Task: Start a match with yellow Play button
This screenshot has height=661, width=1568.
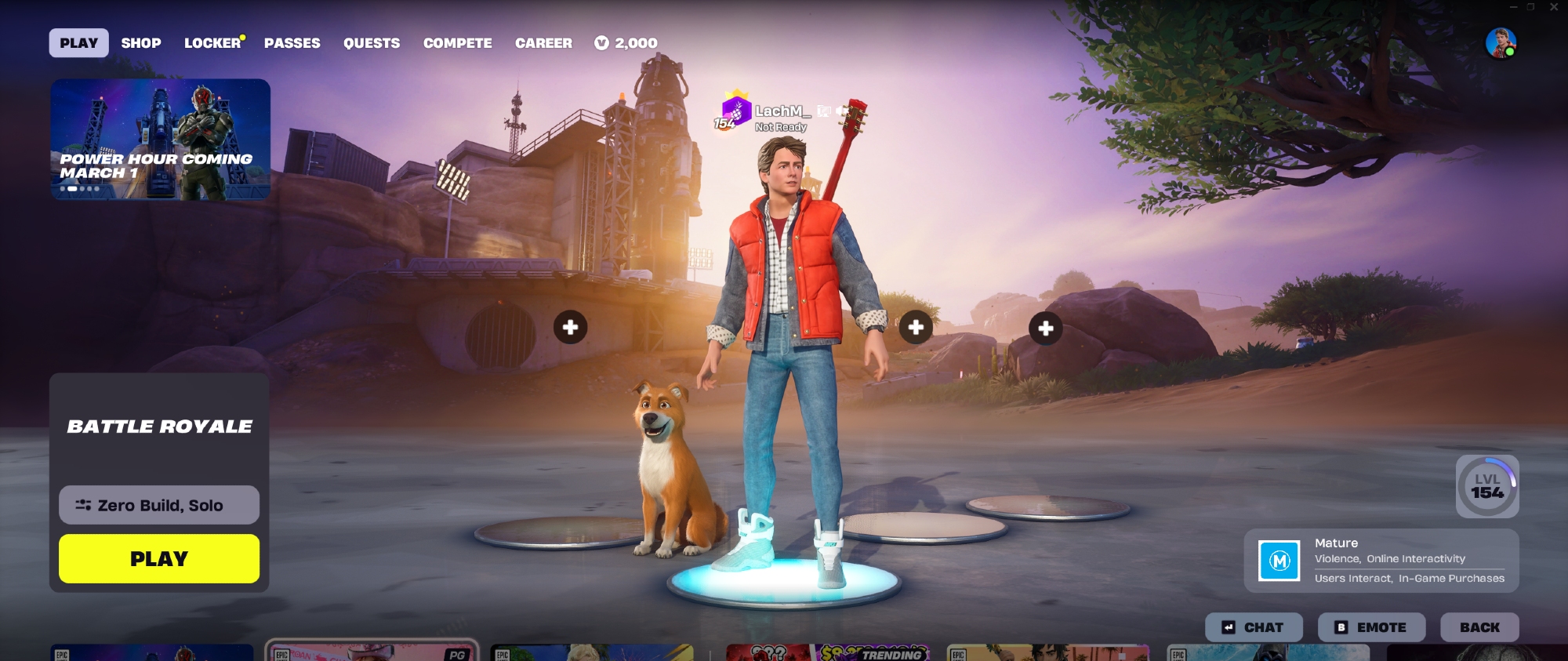Action: point(159,558)
